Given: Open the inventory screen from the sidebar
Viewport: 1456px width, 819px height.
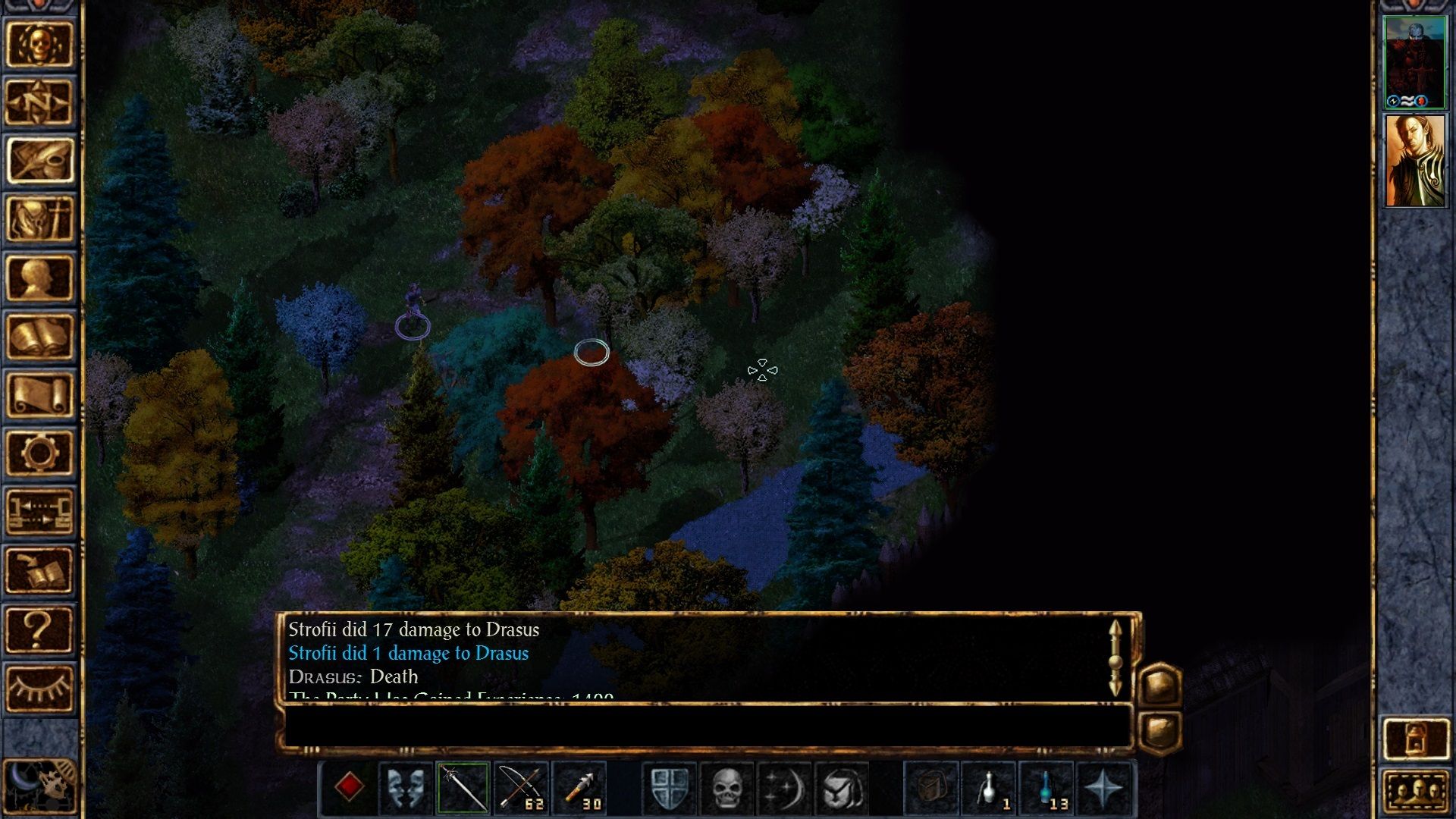Looking at the screenshot, I should point(39,219).
